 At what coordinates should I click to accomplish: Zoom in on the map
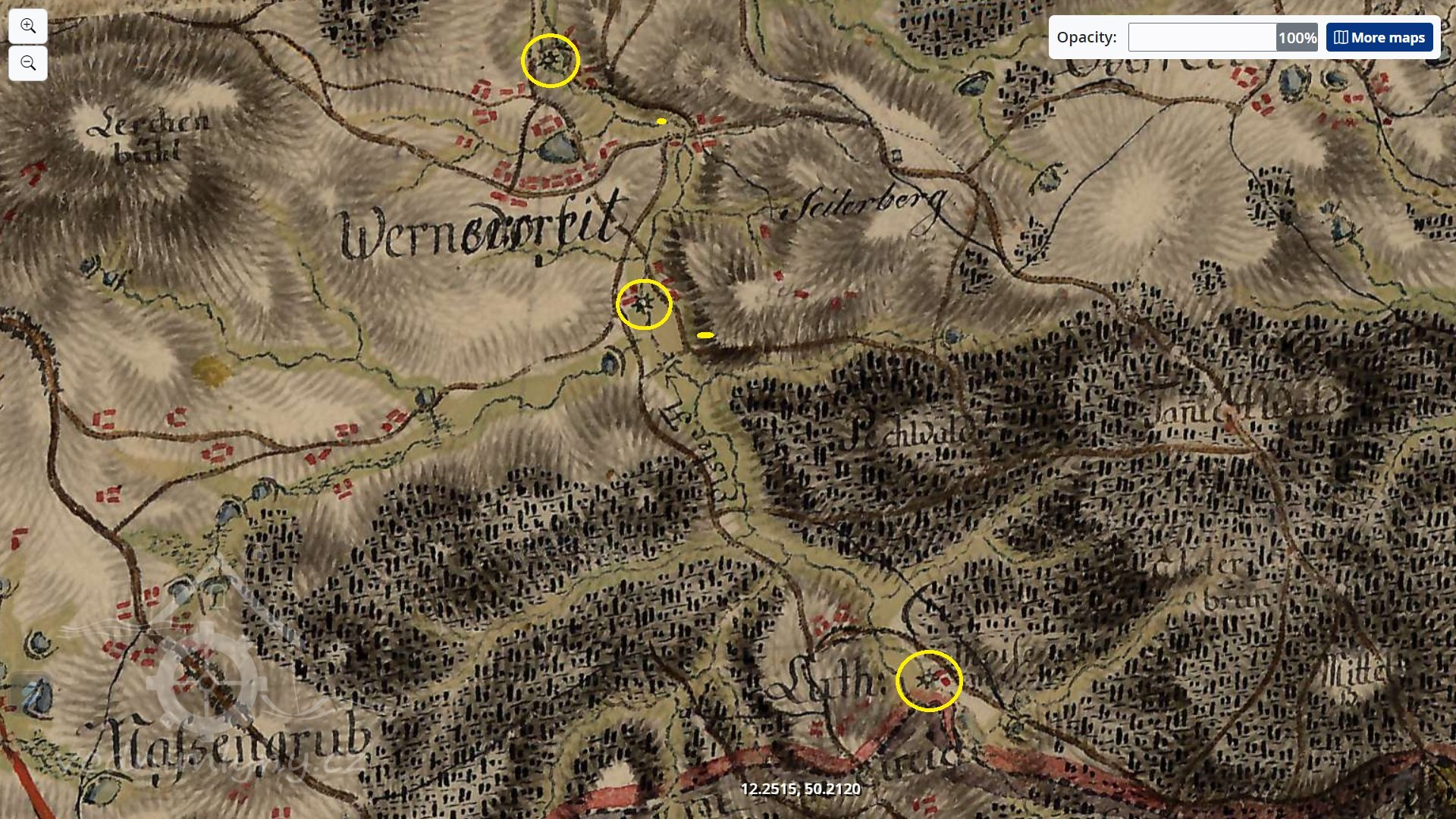pos(28,27)
